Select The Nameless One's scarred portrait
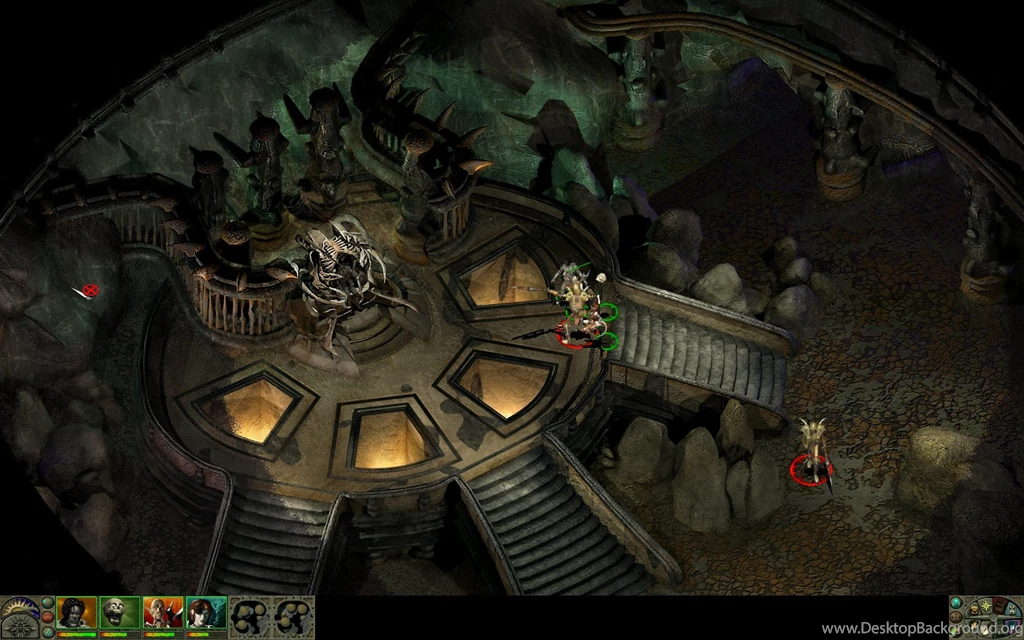This screenshot has height=640, width=1024. pyautogui.click(x=76, y=612)
